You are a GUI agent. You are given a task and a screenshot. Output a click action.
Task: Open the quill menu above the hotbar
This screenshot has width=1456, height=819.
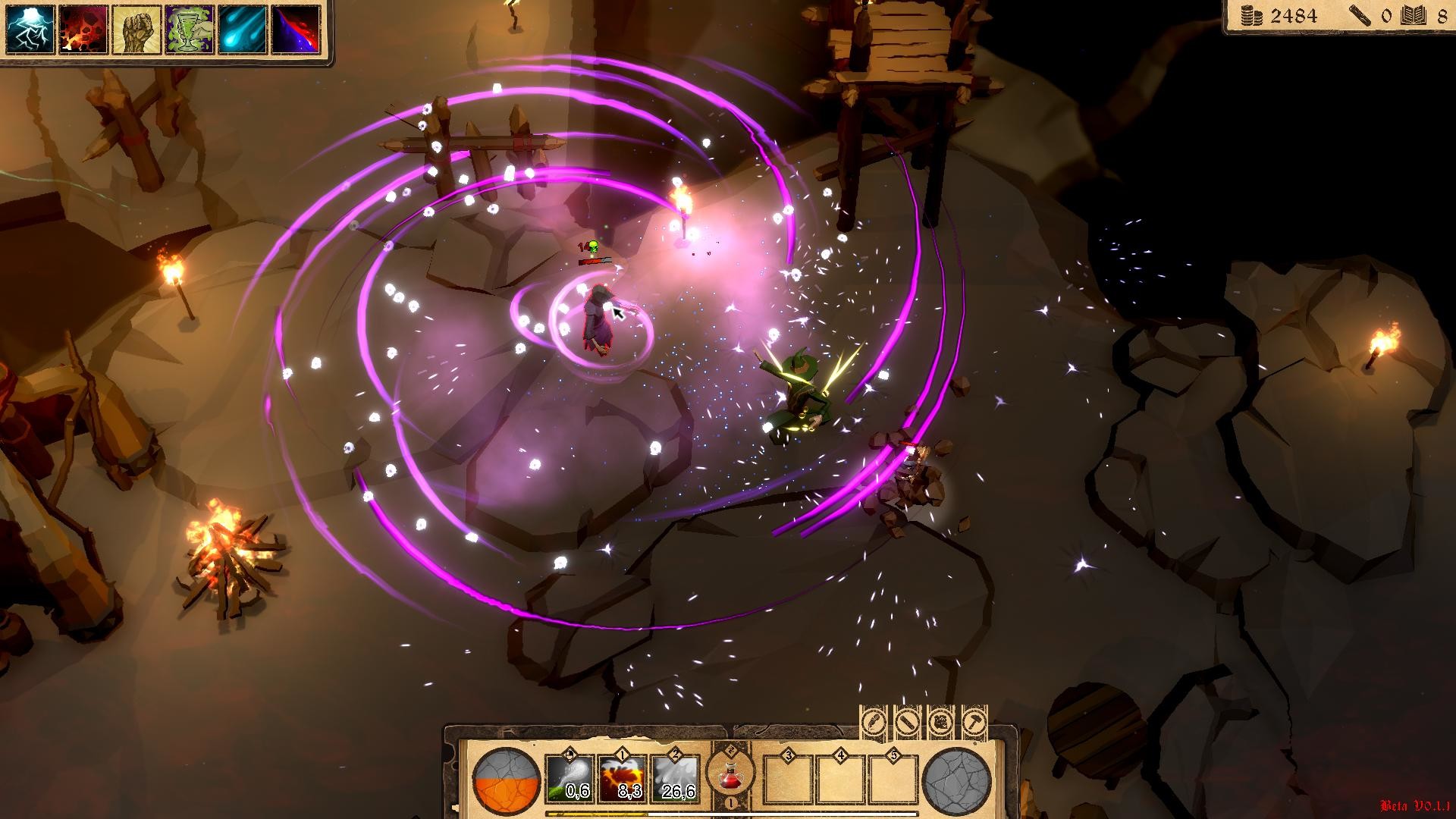click(x=873, y=720)
